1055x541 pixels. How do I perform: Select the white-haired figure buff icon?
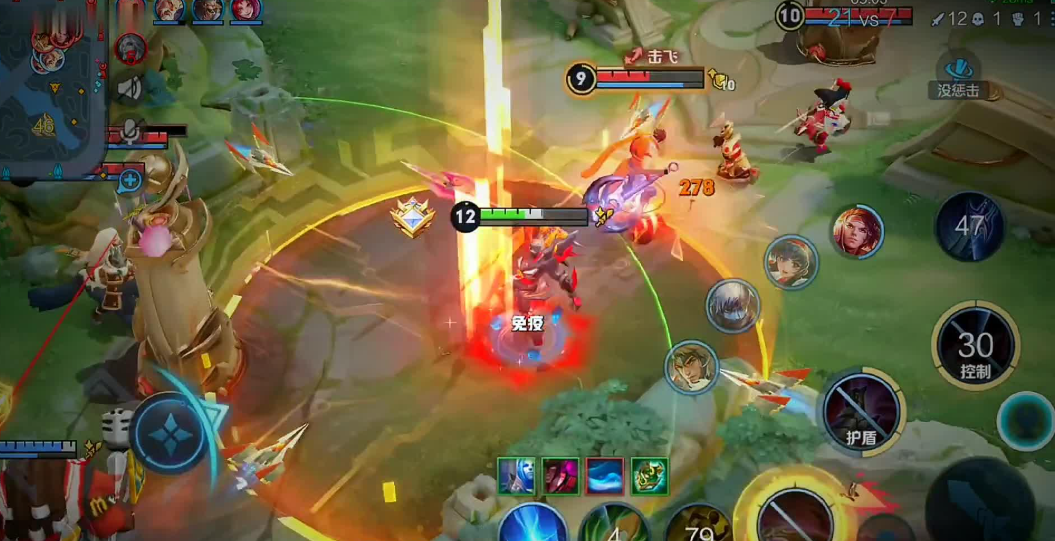(x=516, y=476)
